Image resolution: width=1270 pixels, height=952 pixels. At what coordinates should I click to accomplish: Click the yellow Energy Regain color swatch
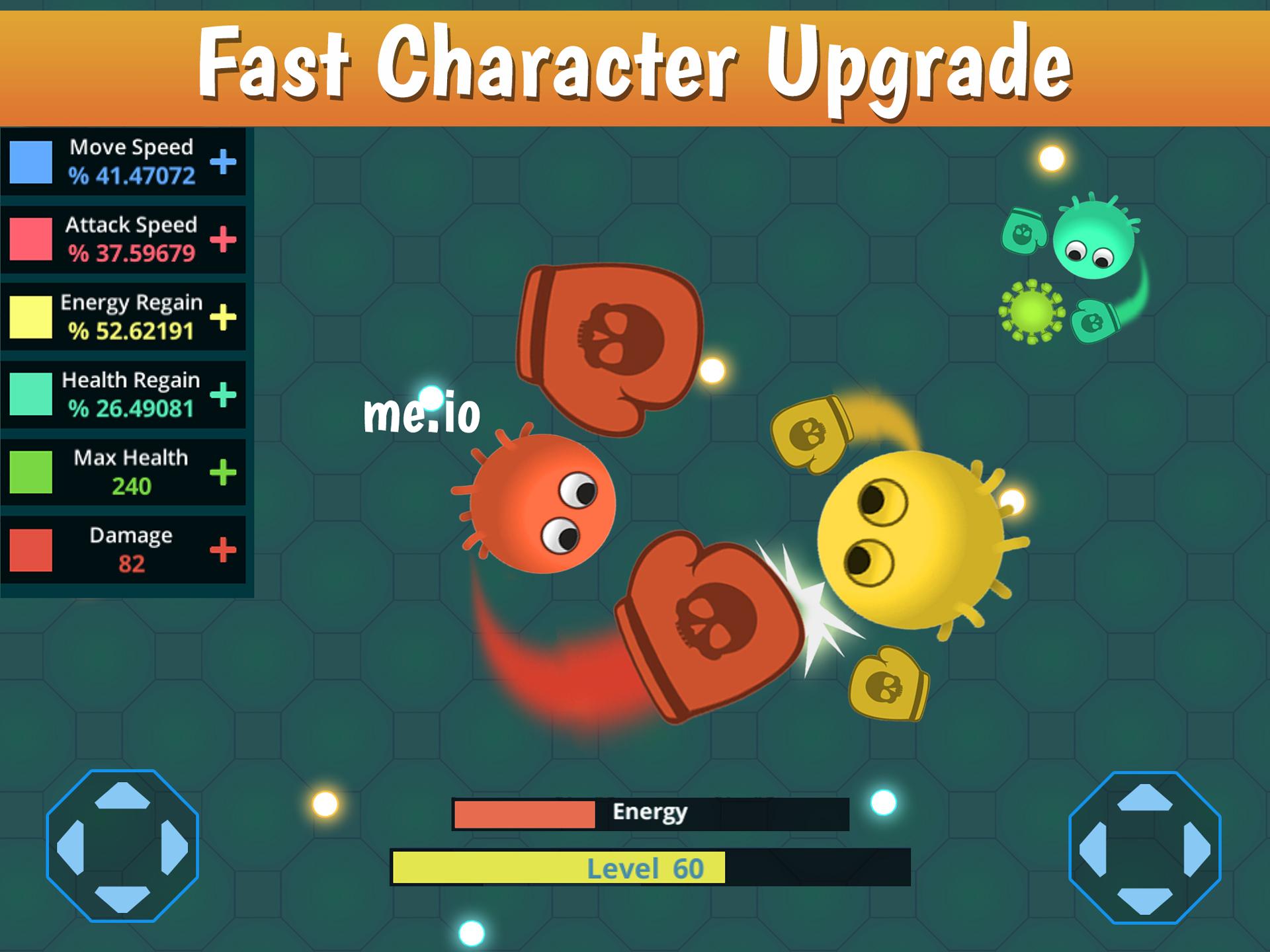[x=30, y=314]
